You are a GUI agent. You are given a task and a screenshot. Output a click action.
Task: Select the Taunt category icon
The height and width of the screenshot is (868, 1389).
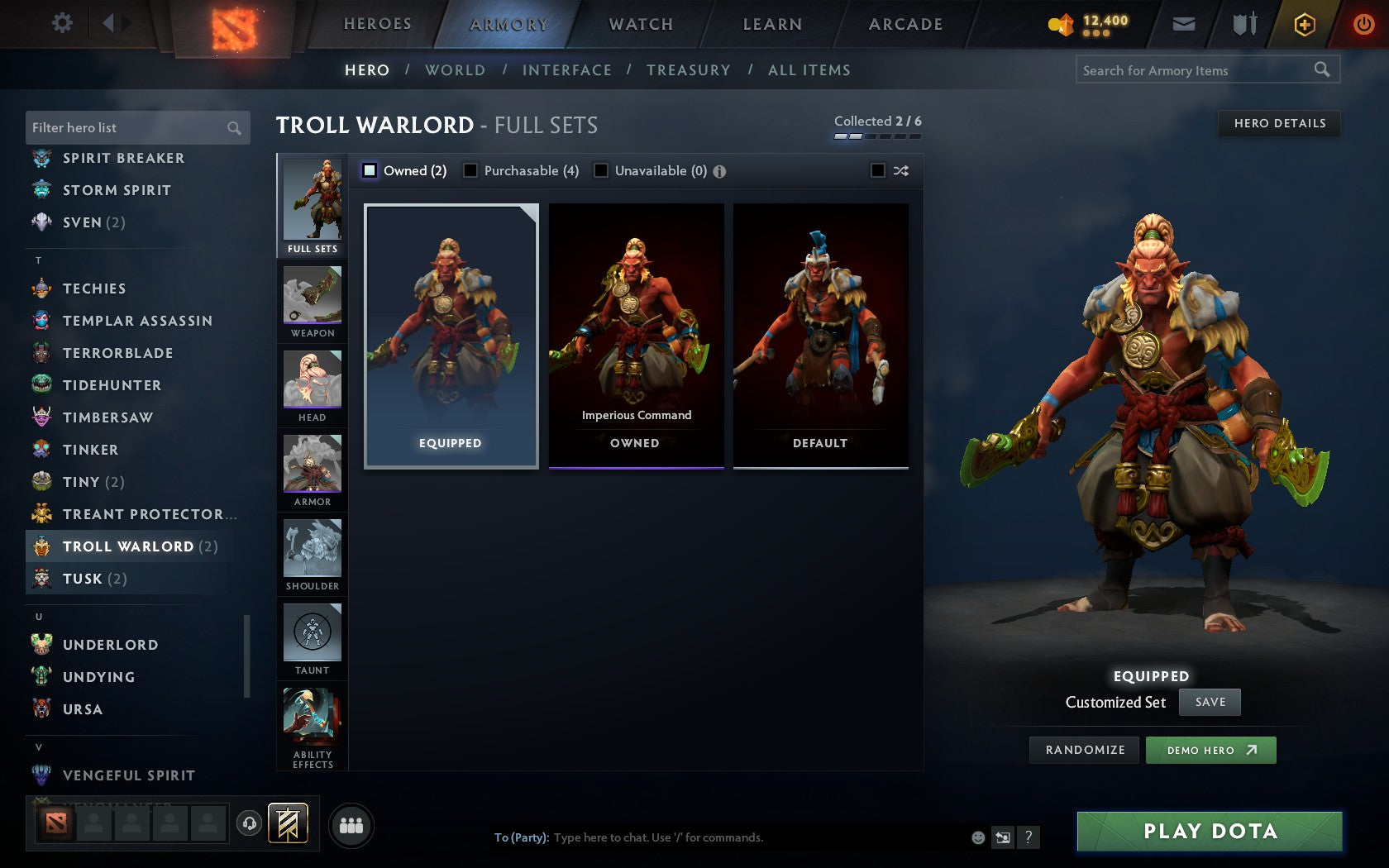click(313, 635)
